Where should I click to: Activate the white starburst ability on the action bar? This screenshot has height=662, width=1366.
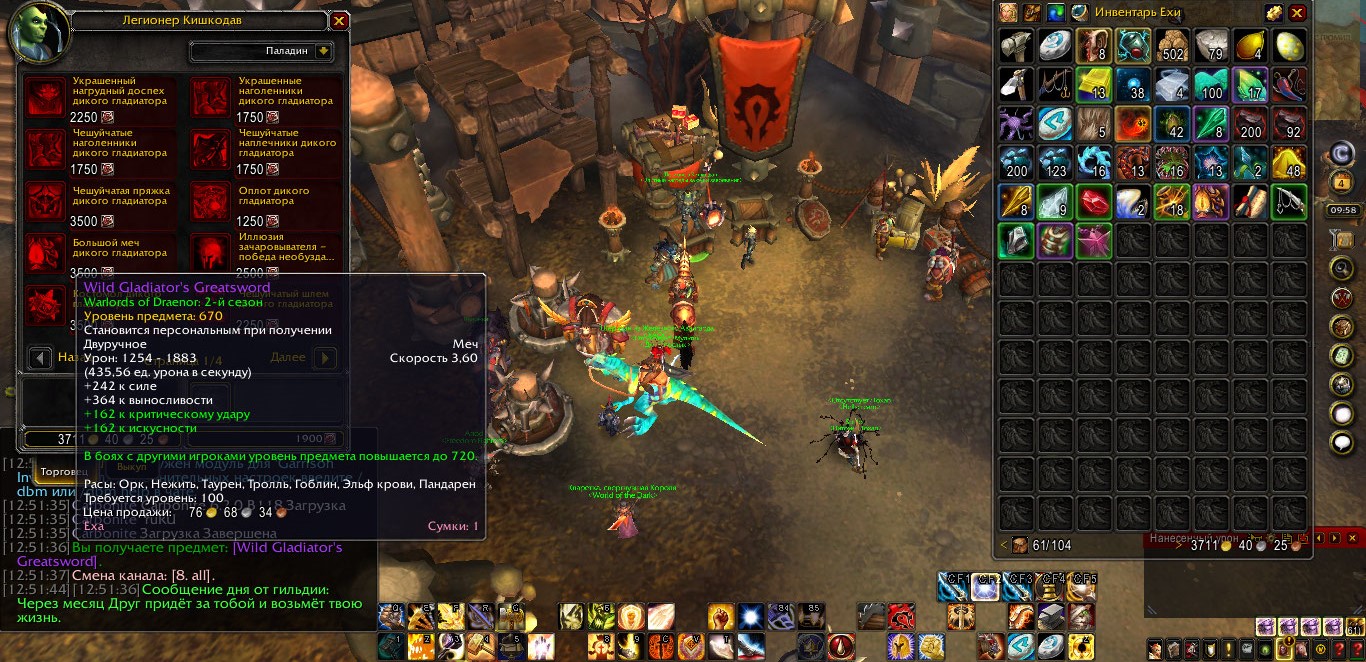tap(750, 617)
